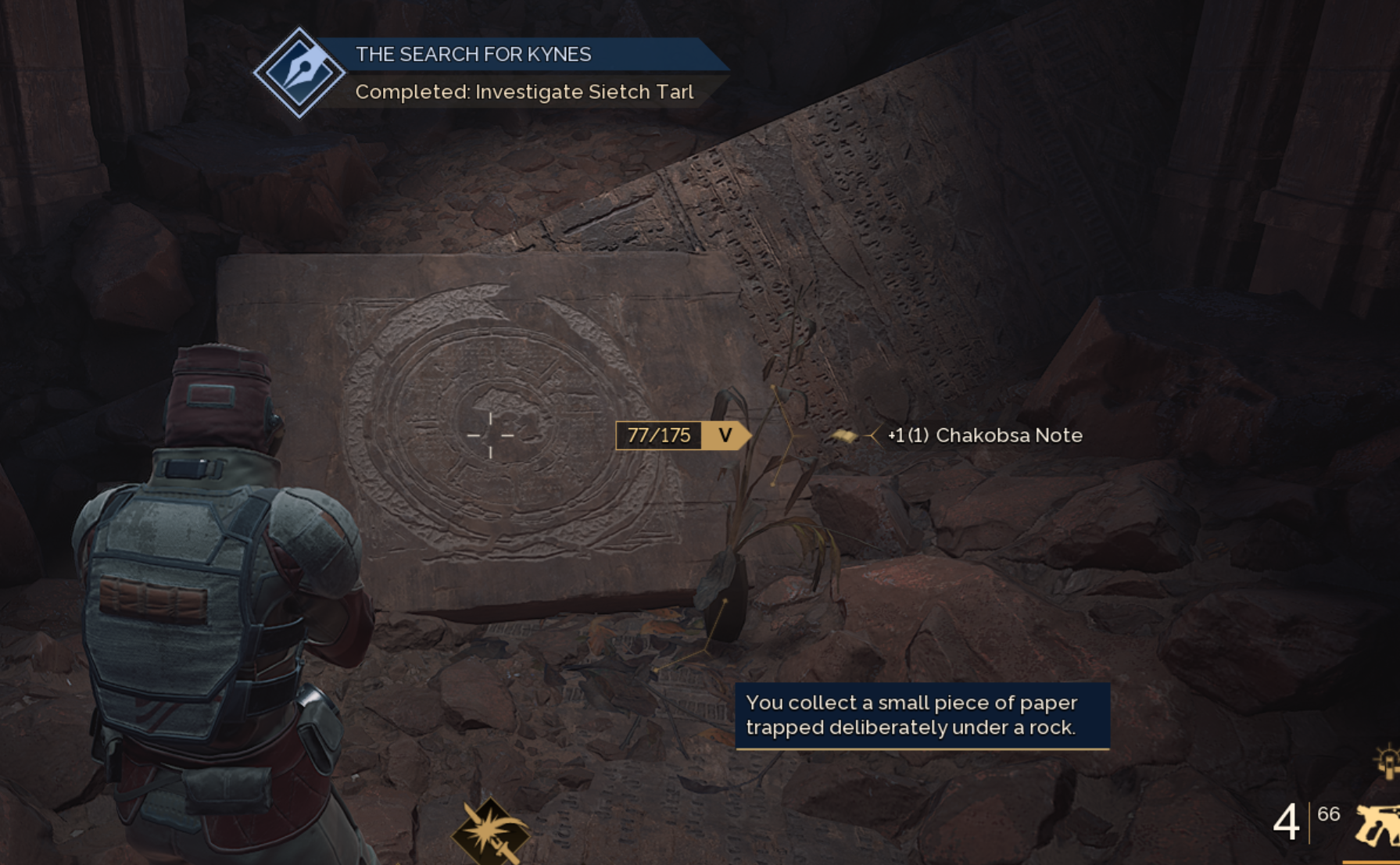Activate the starburst ability icon
1400x865 pixels.
tap(491, 833)
